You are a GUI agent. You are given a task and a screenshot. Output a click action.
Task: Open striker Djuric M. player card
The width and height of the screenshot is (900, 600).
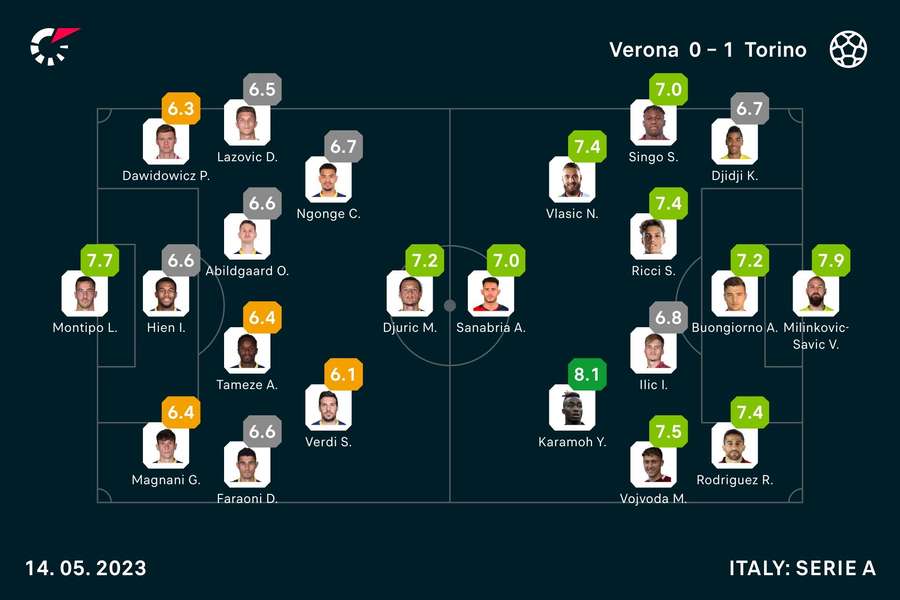[410, 293]
